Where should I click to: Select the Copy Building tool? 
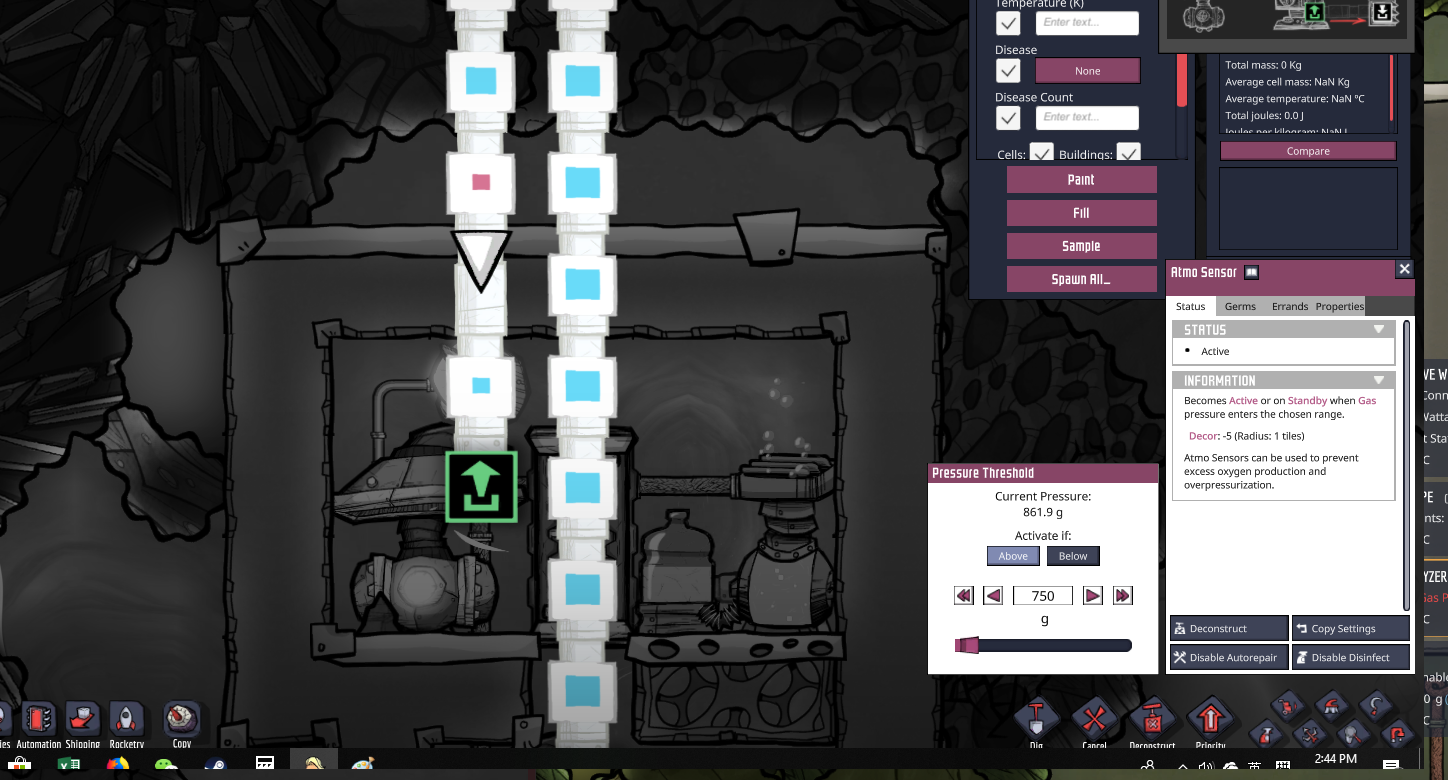(x=181, y=718)
